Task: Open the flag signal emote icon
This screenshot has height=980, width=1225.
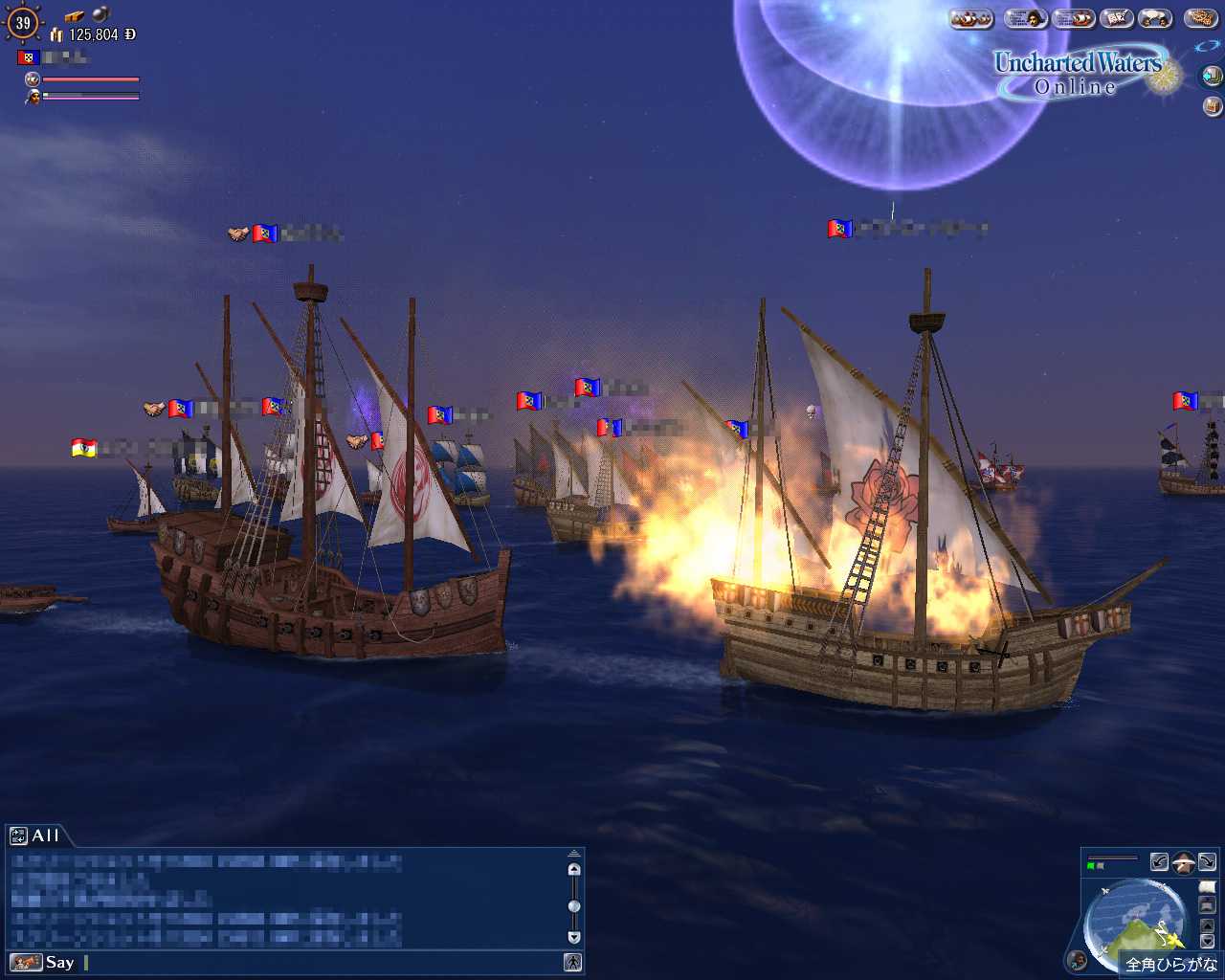Action: (1116, 18)
